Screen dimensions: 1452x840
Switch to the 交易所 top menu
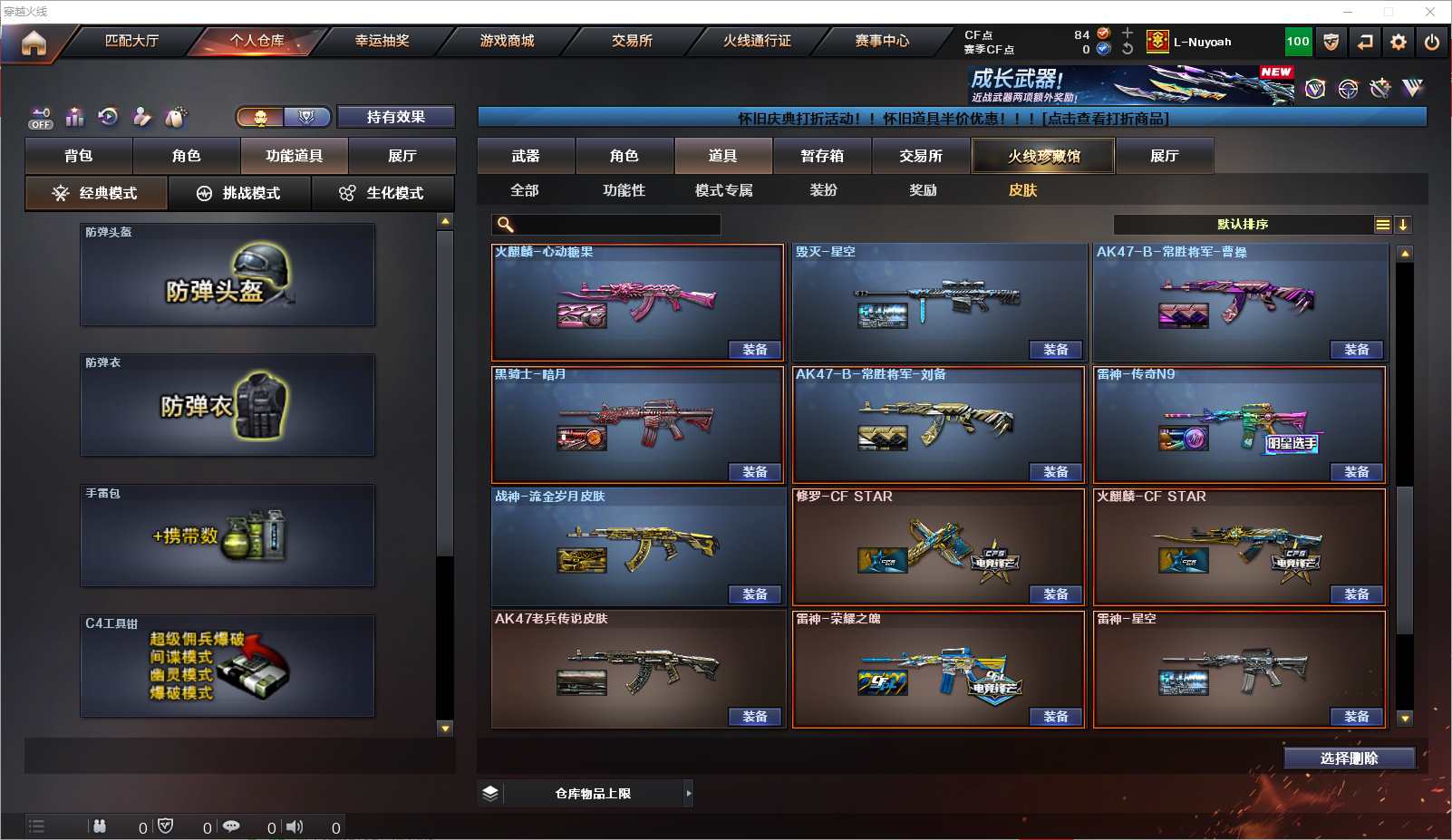632,41
